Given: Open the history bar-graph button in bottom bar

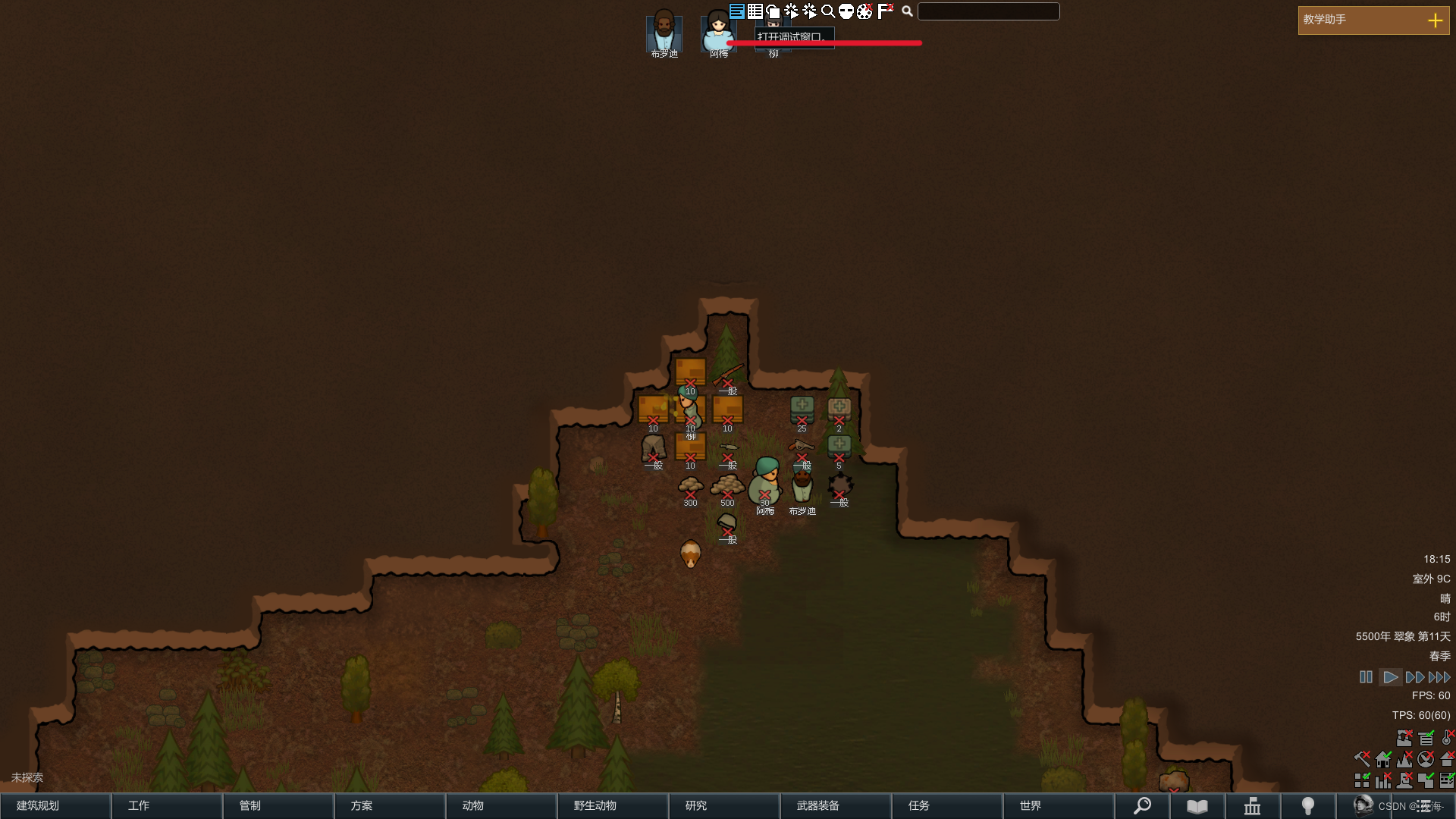Looking at the screenshot, I should [x=1252, y=806].
